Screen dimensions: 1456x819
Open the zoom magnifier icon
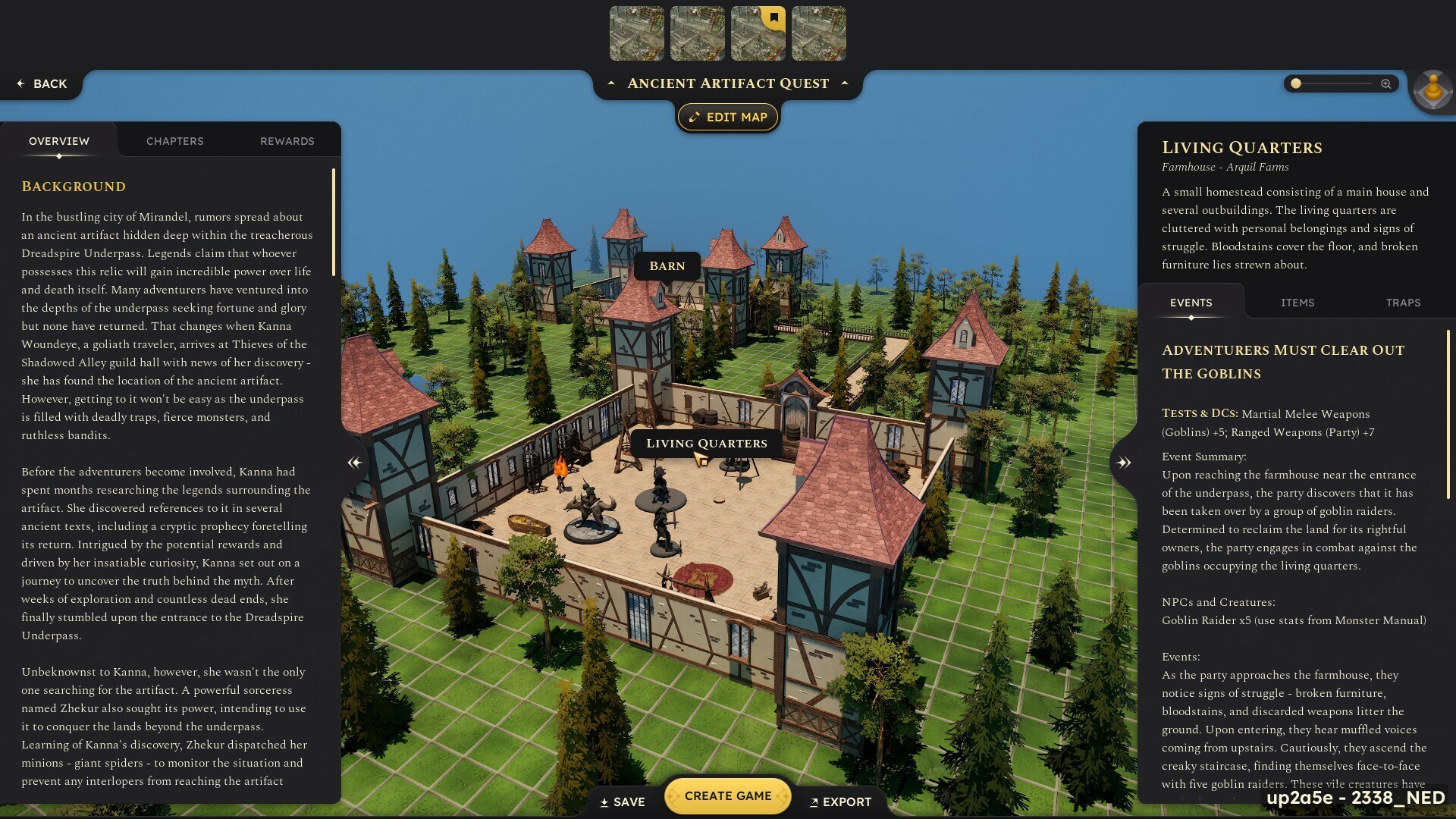[1385, 84]
